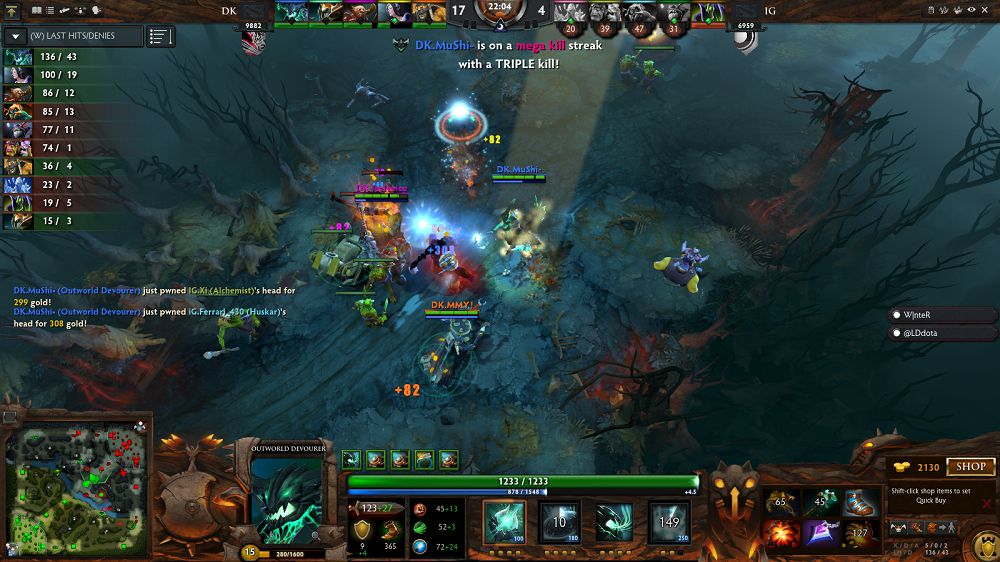Click the Essence Aura ability icon
Image resolution: width=1000 pixels, height=562 pixels.
(614, 521)
